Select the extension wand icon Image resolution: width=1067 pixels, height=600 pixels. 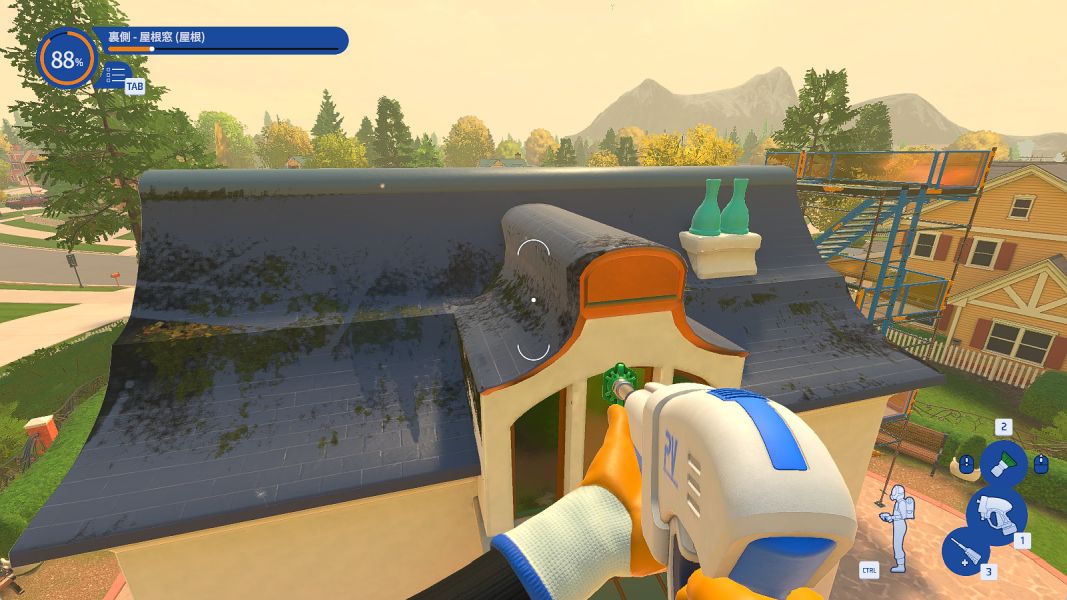[x=965, y=551]
